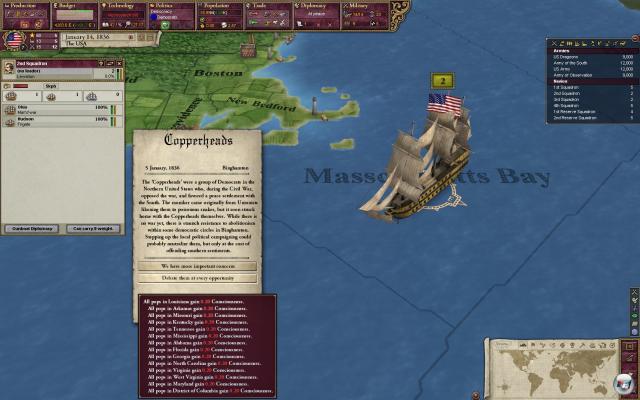Choose "Debate them at every opportunity"
The image size is (640, 400).
pyautogui.click(x=196, y=278)
